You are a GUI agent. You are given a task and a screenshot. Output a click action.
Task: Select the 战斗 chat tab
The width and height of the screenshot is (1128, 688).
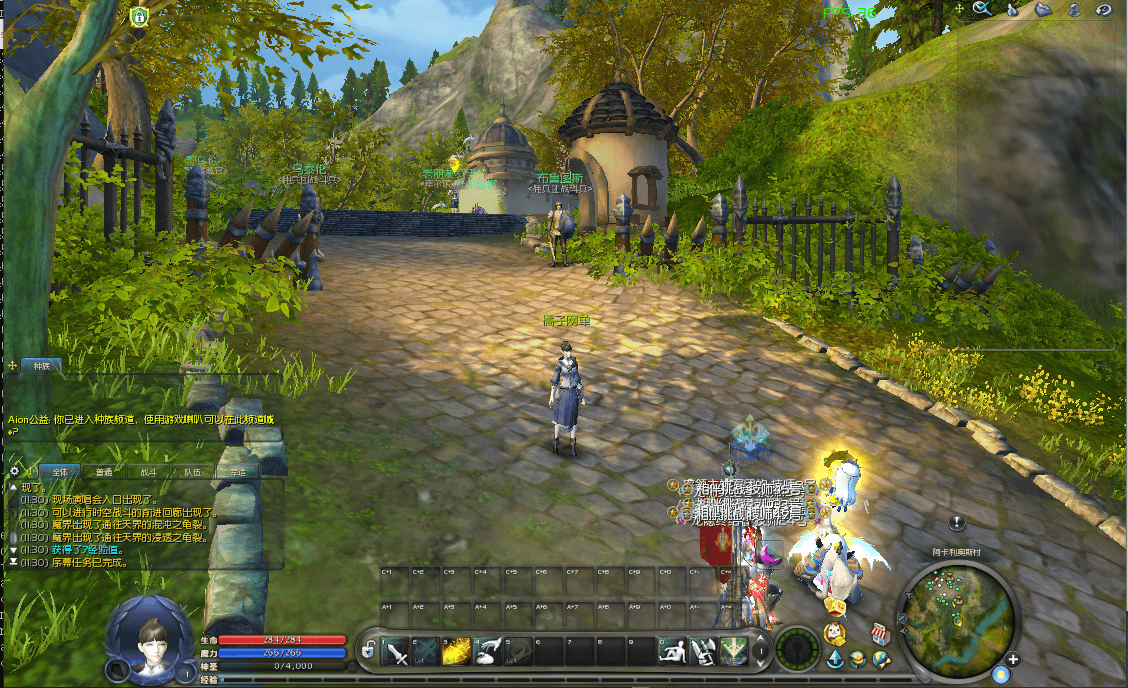tap(148, 471)
